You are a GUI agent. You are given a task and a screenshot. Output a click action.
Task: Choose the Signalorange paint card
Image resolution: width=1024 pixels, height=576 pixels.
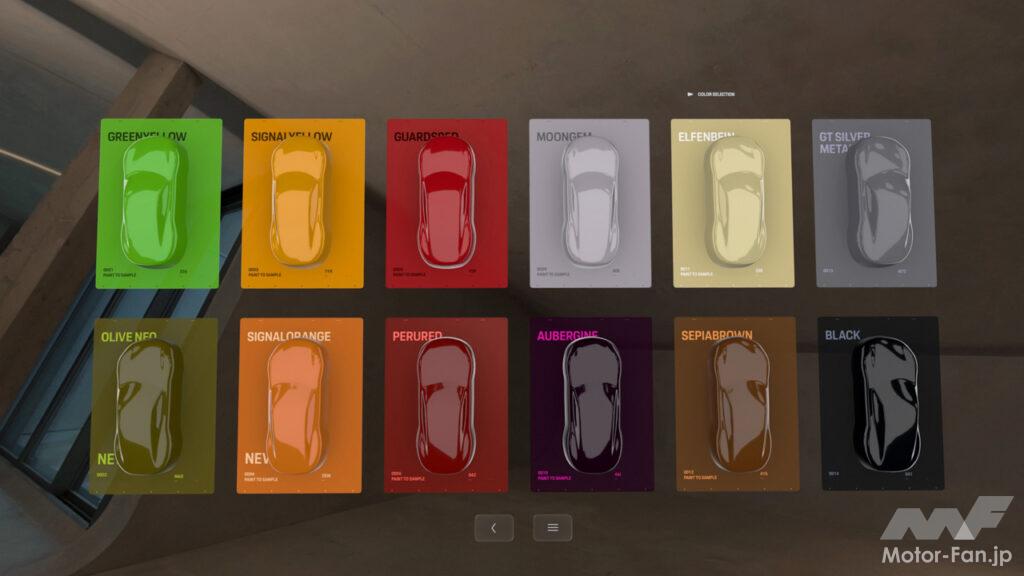click(x=300, y=406)
